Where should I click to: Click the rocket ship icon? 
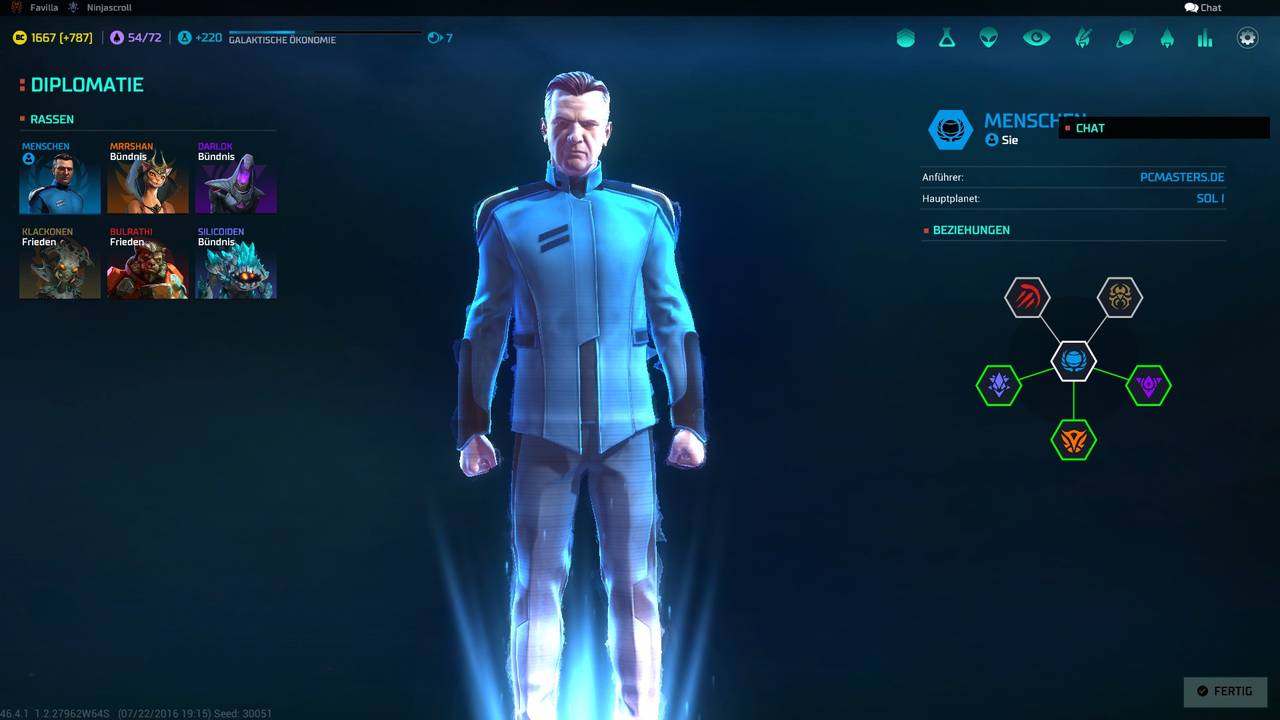[x=1167, y=38]
